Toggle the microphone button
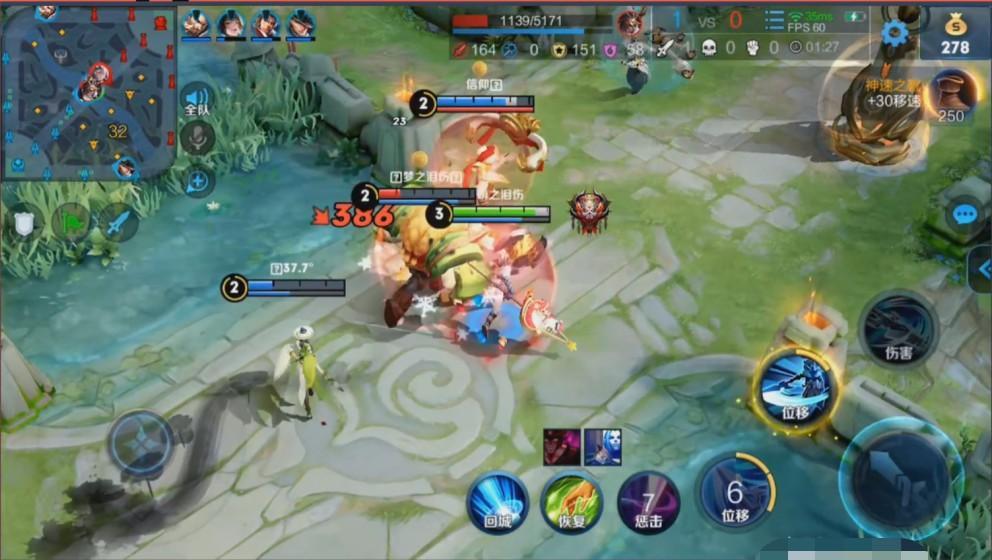The height and width of the screenshot is (560, 992). click(197, 138)
